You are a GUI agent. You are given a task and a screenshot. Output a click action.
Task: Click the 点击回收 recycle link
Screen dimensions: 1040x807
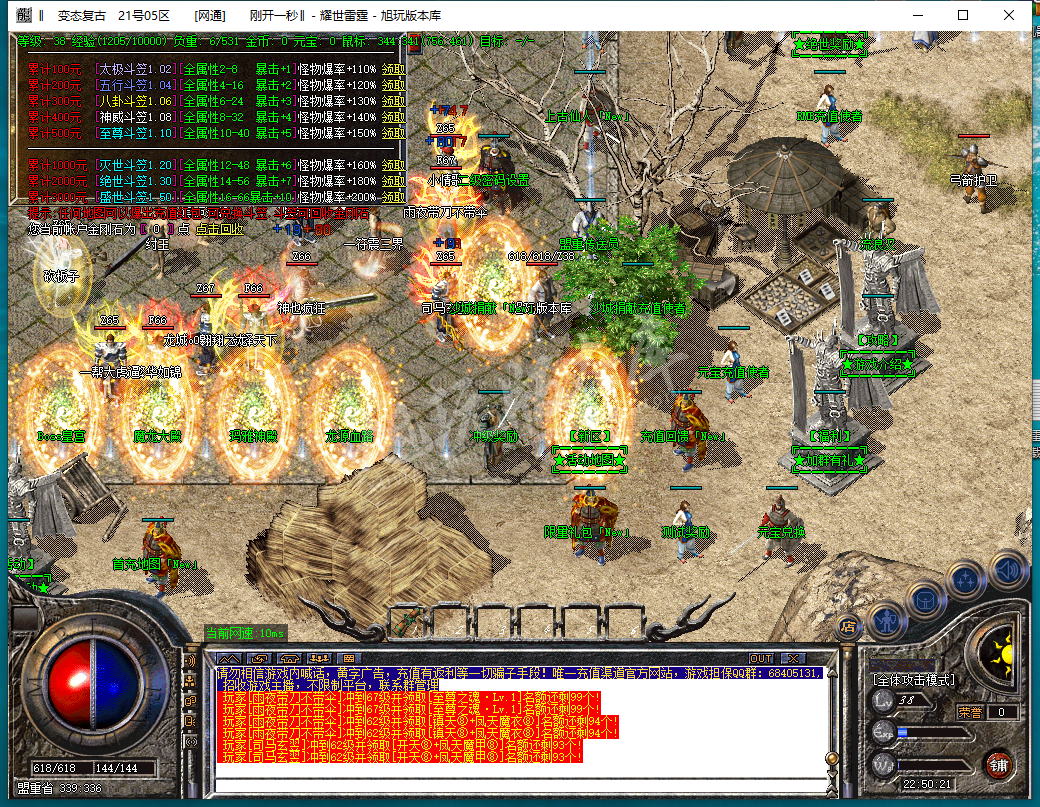[216, 229]
